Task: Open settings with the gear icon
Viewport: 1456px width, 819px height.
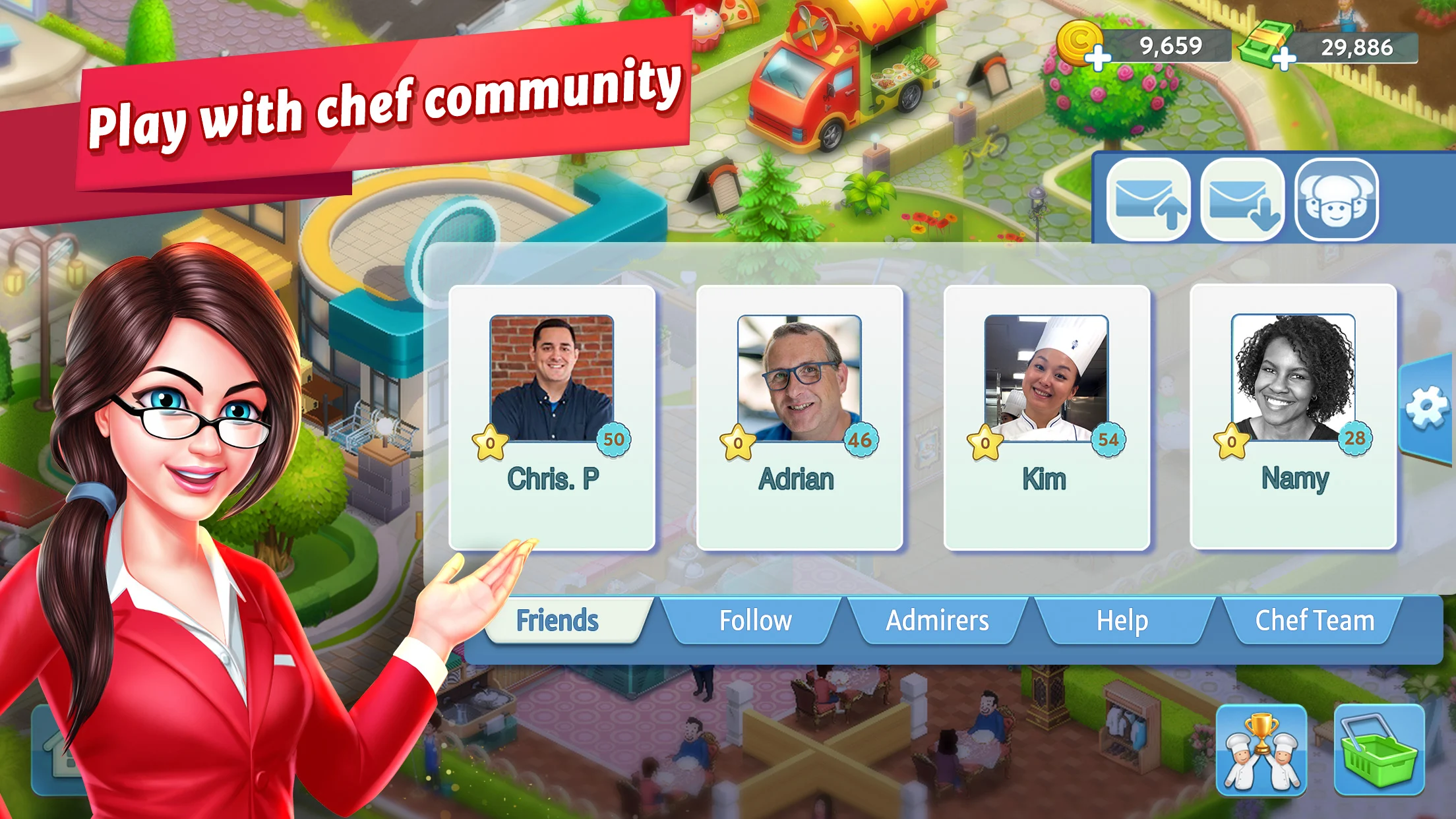Action: (1427, 408)
